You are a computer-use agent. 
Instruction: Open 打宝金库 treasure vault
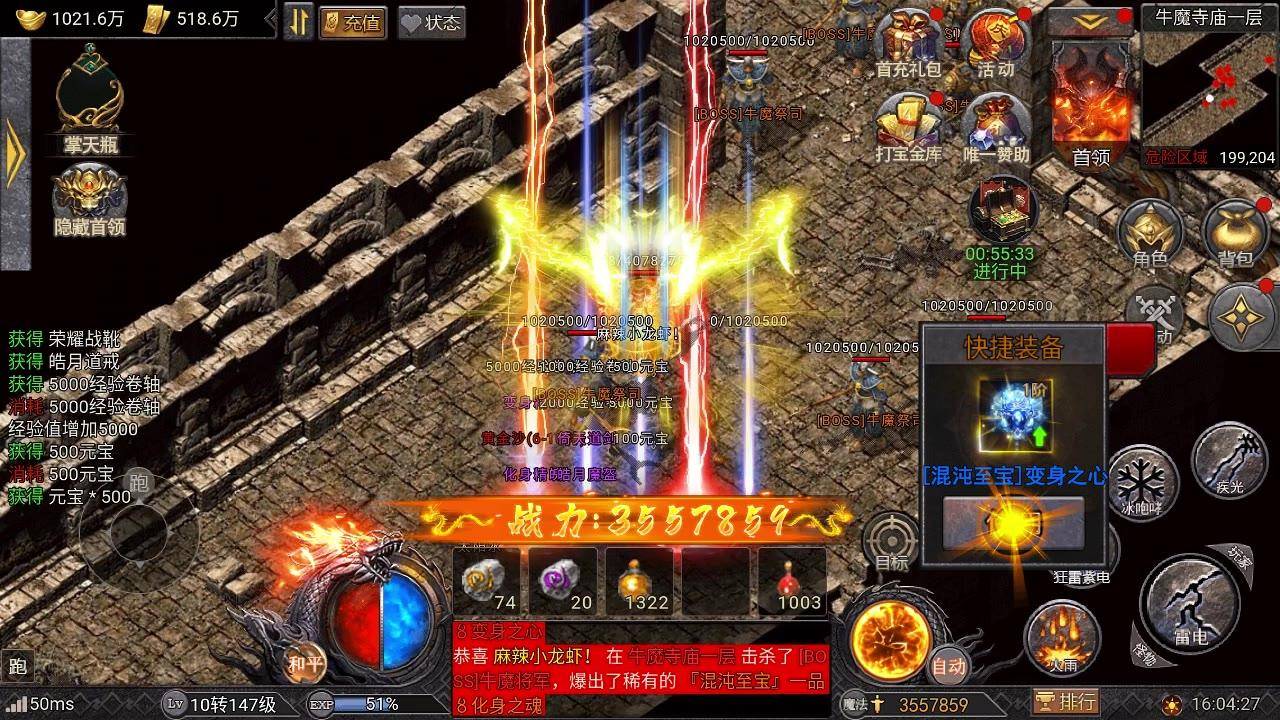pyautogui.click(x=908, y=127)
